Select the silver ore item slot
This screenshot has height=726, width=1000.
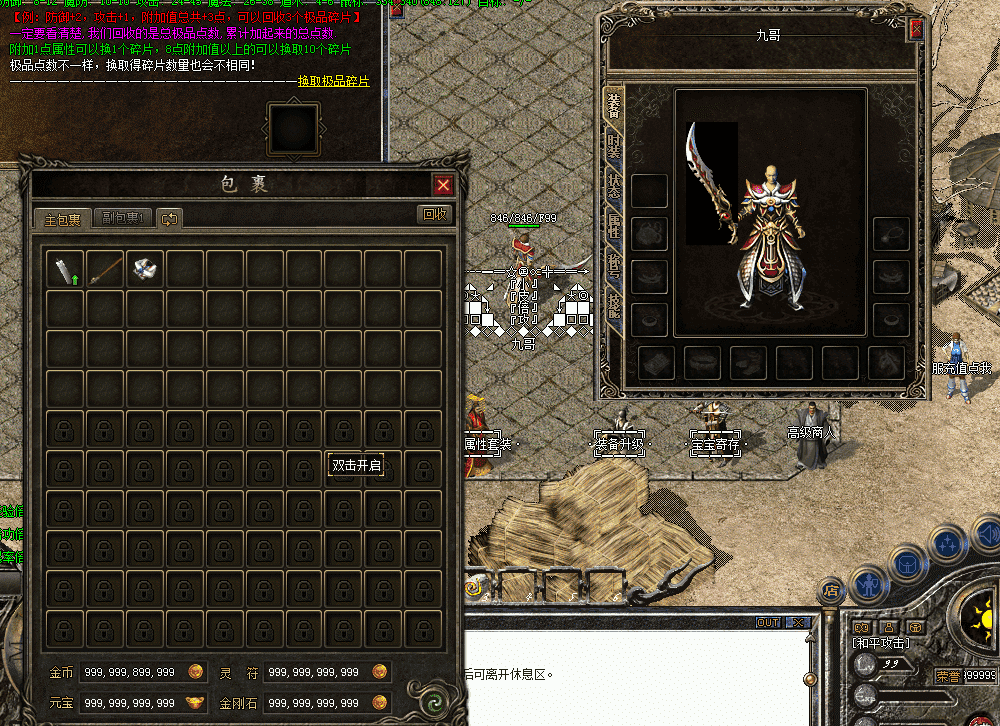(145, 268)
